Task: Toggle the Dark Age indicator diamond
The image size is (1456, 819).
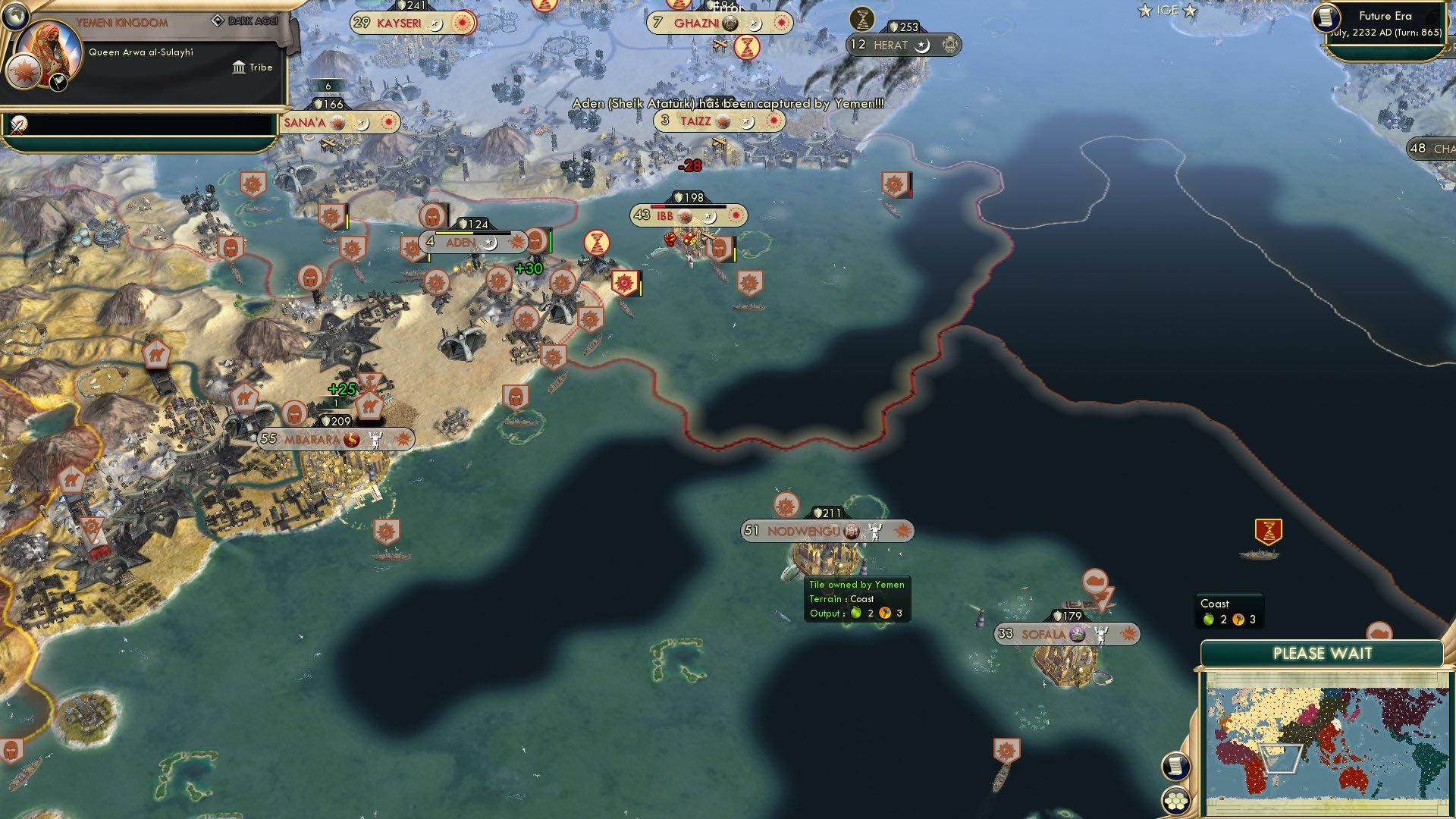Action: point(218,20)
